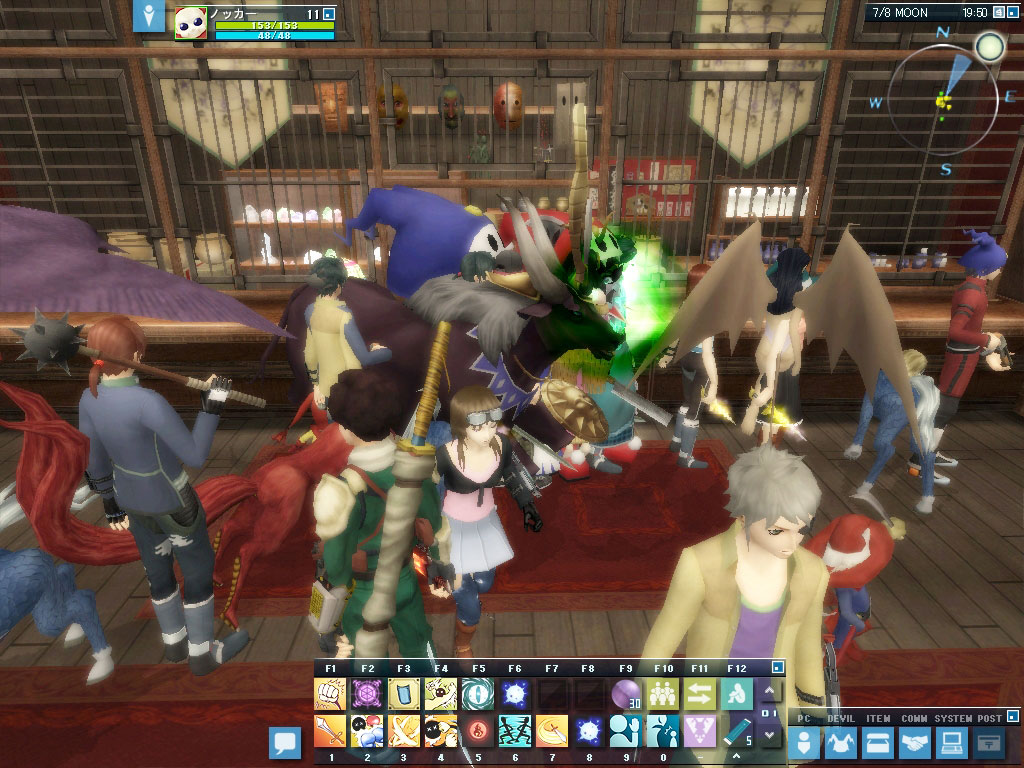Activate the swirling eye skill

pyautogui.click(x=477, y=694)
